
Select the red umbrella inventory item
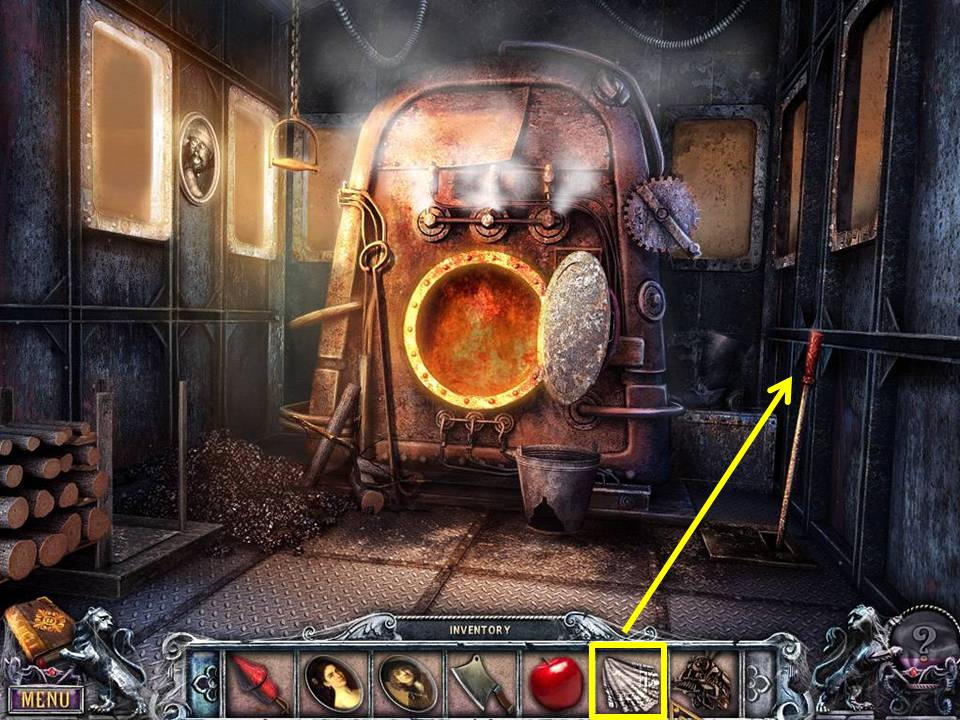pos(260,682)
